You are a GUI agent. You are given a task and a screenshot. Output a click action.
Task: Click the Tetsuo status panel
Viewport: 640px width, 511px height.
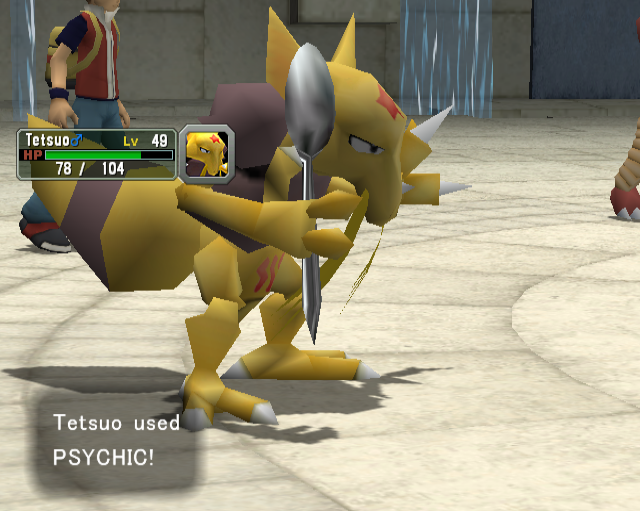tap(96, 154)
